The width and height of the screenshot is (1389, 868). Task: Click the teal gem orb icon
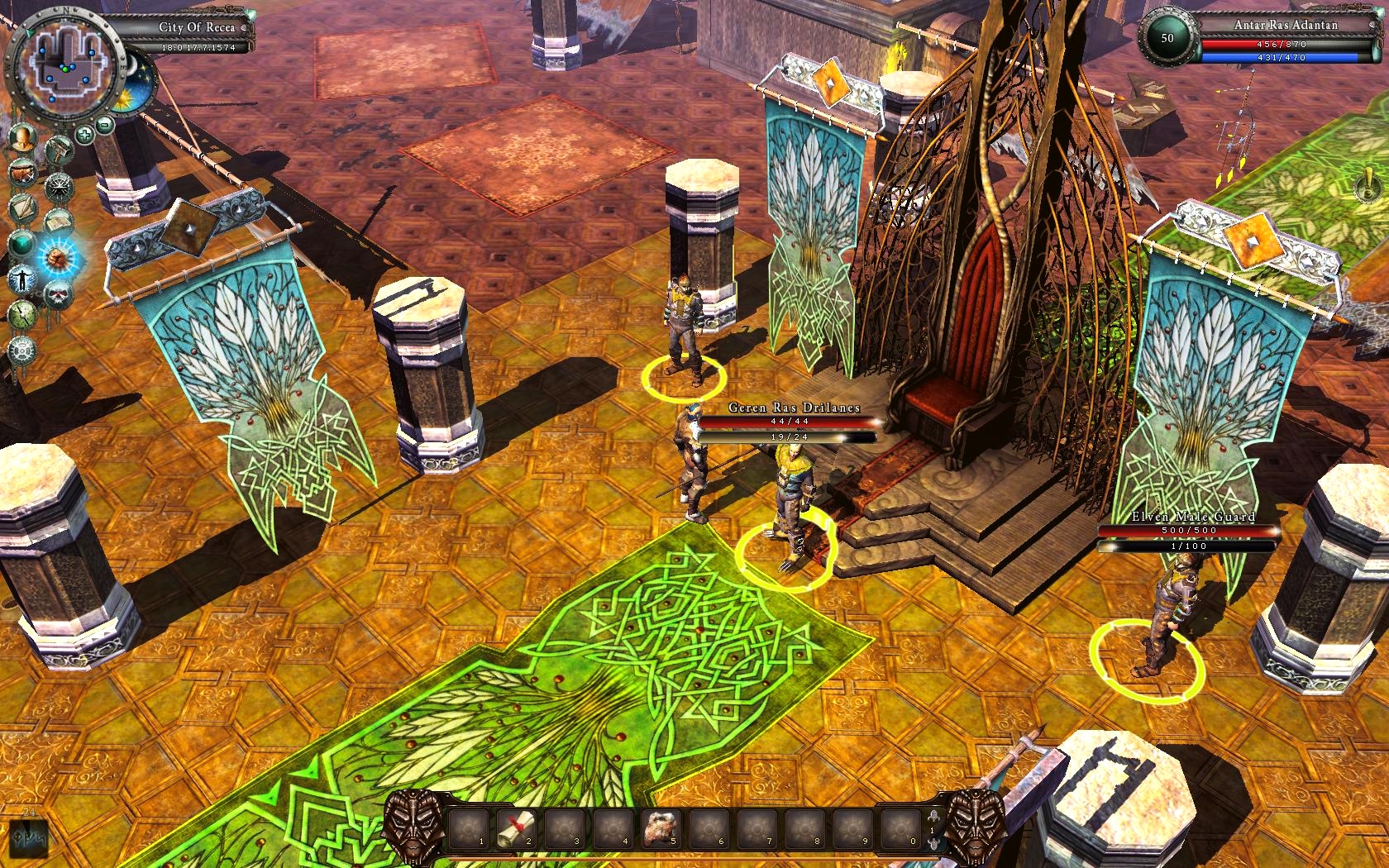coord(22,244)
